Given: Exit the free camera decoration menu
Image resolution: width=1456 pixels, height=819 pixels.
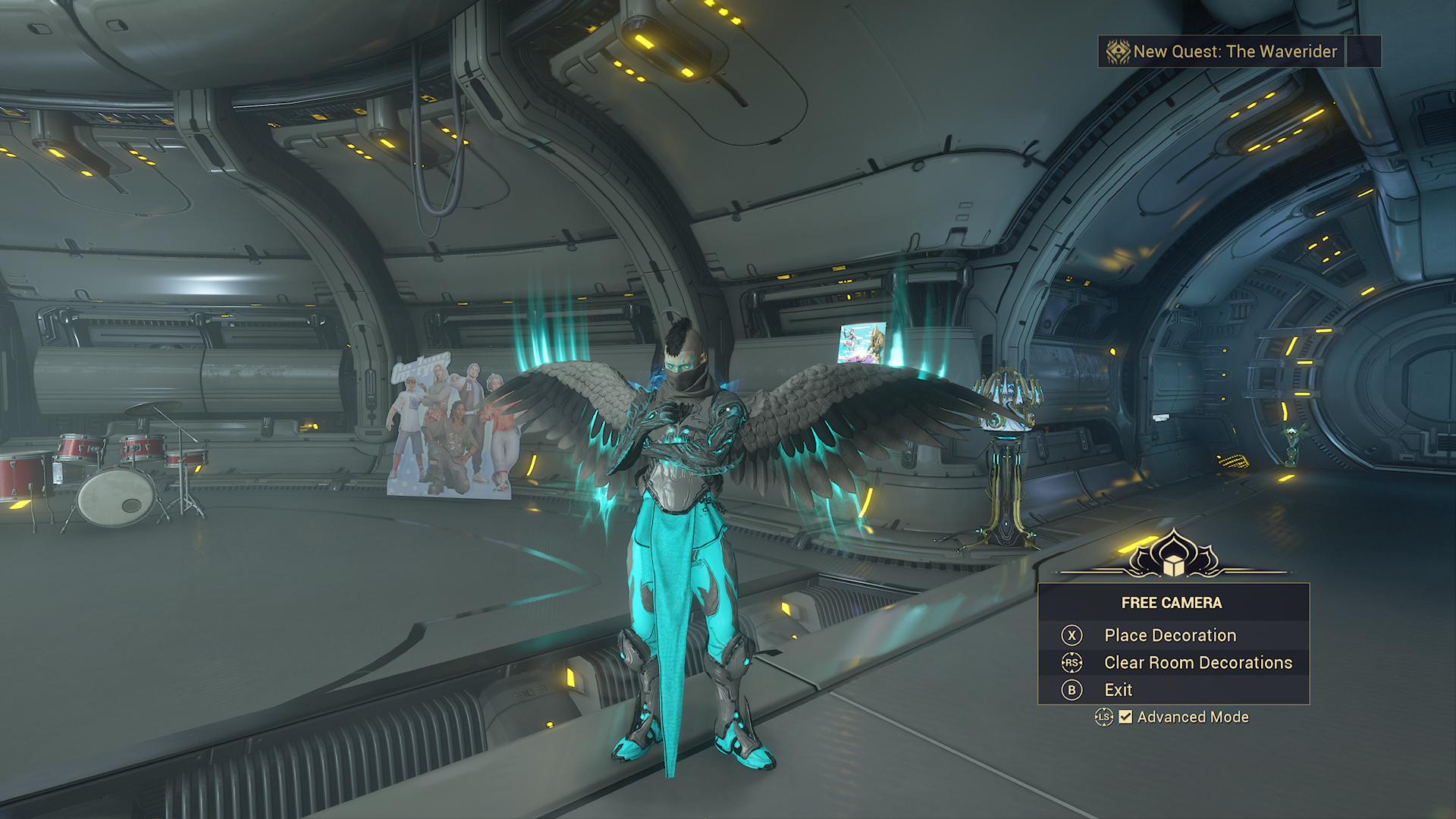Looking at the screenshot, I should coord(1118,690).
